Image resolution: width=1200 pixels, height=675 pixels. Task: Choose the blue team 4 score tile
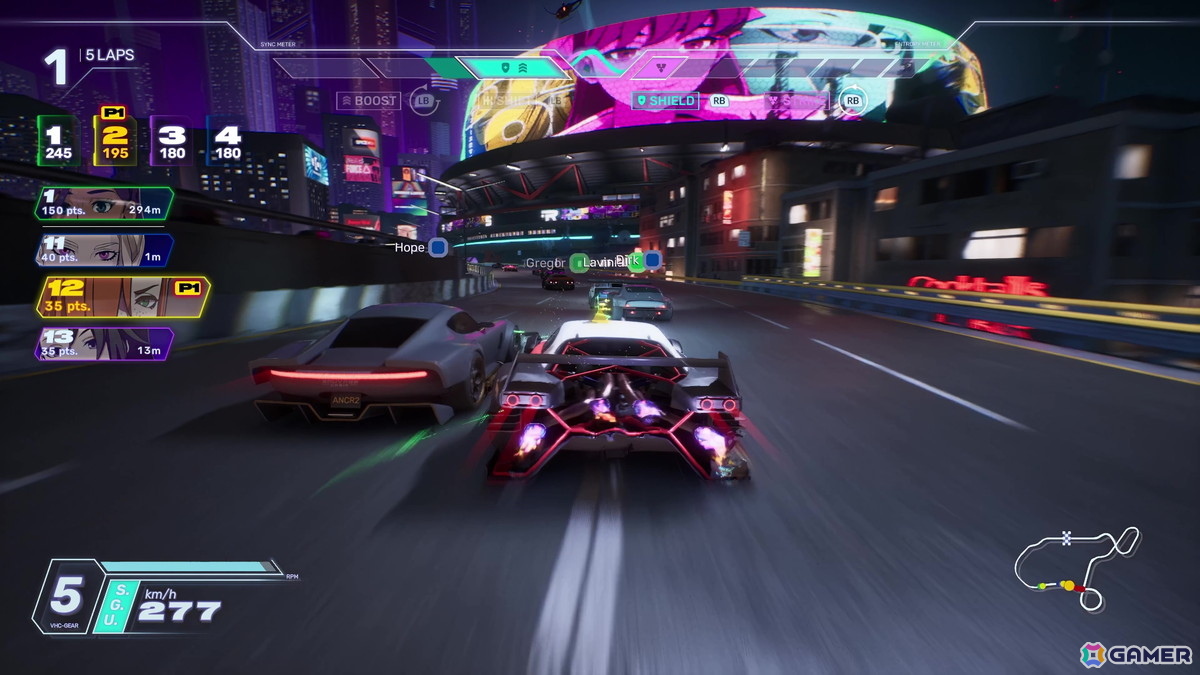pyautogui.click(x=227, y=142)
